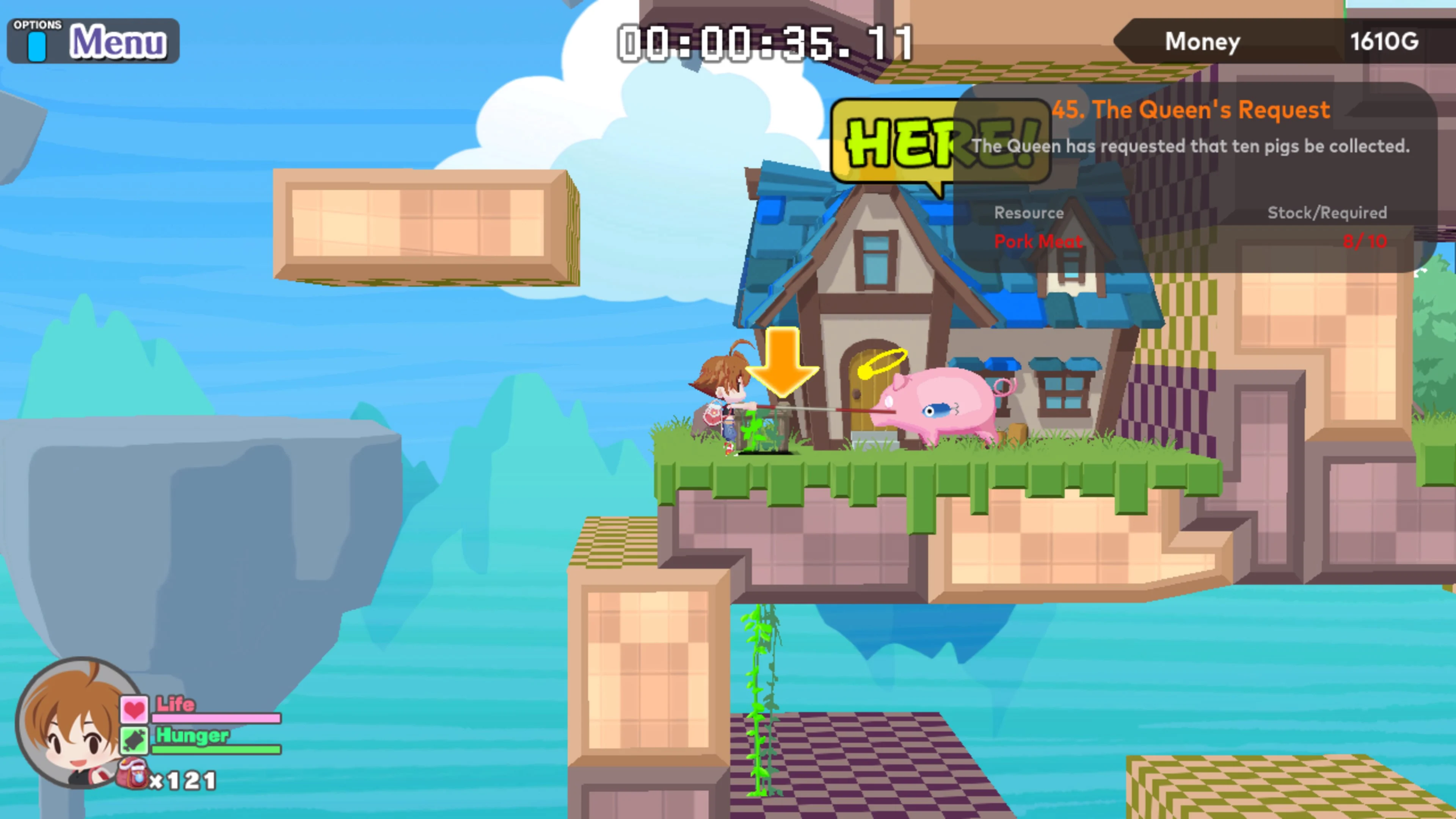1456x819 pixels.
Task: Select the Resource header in the quest panel
Action: pos(1029,213)
